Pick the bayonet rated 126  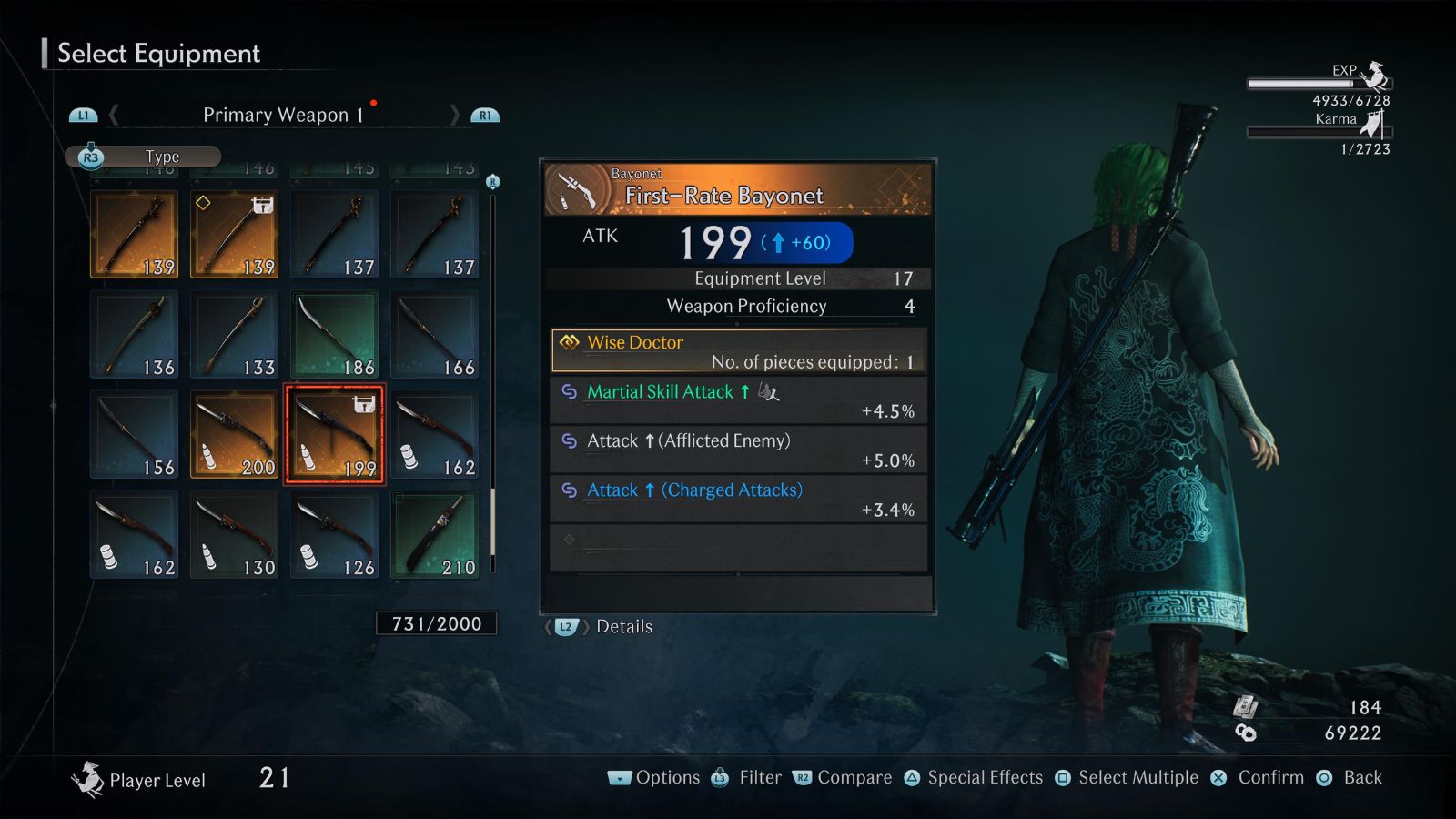click(334, 534)
